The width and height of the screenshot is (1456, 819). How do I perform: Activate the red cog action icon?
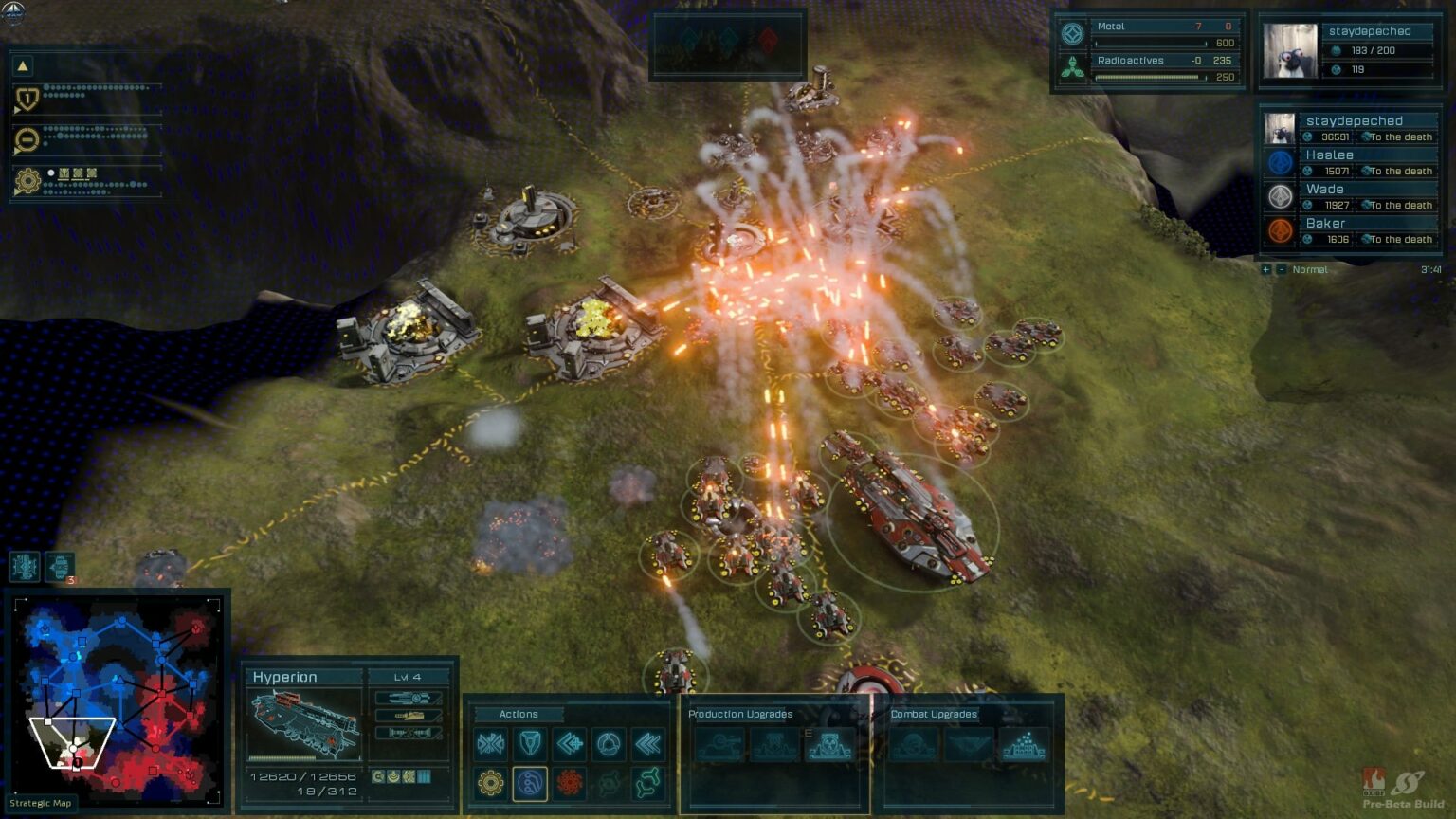coord(570,784)
